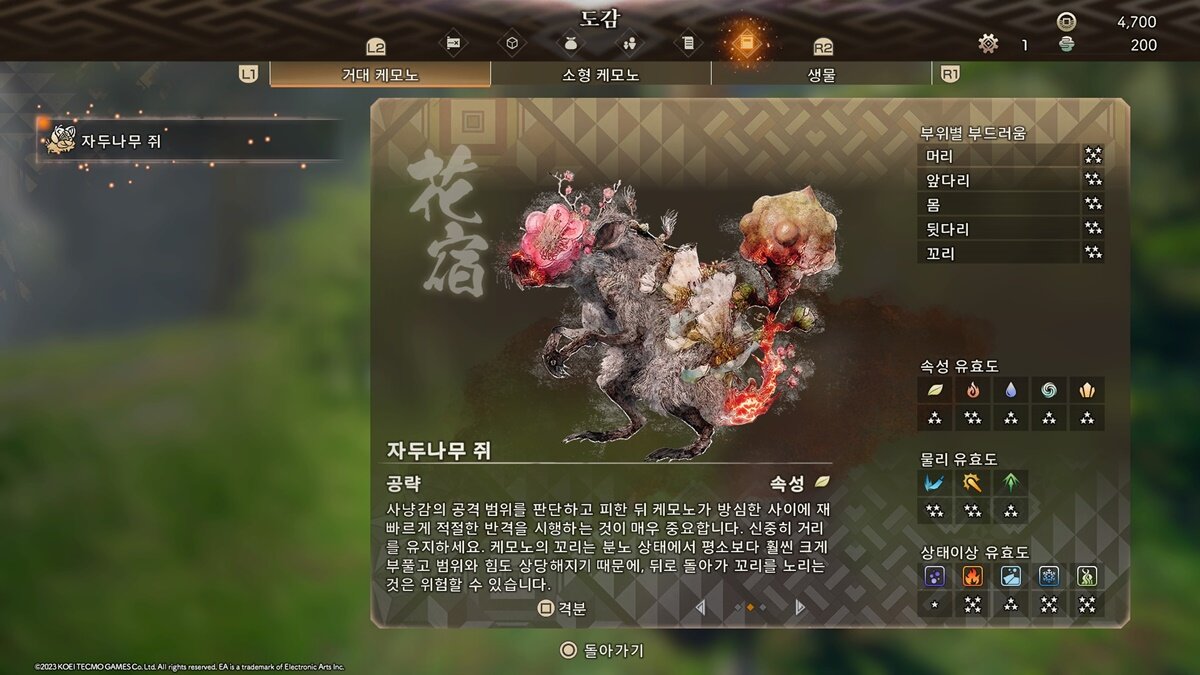Screen dimensions: 1200x675
Task: Go back with 돌아가기
Action: pos(602,651)
